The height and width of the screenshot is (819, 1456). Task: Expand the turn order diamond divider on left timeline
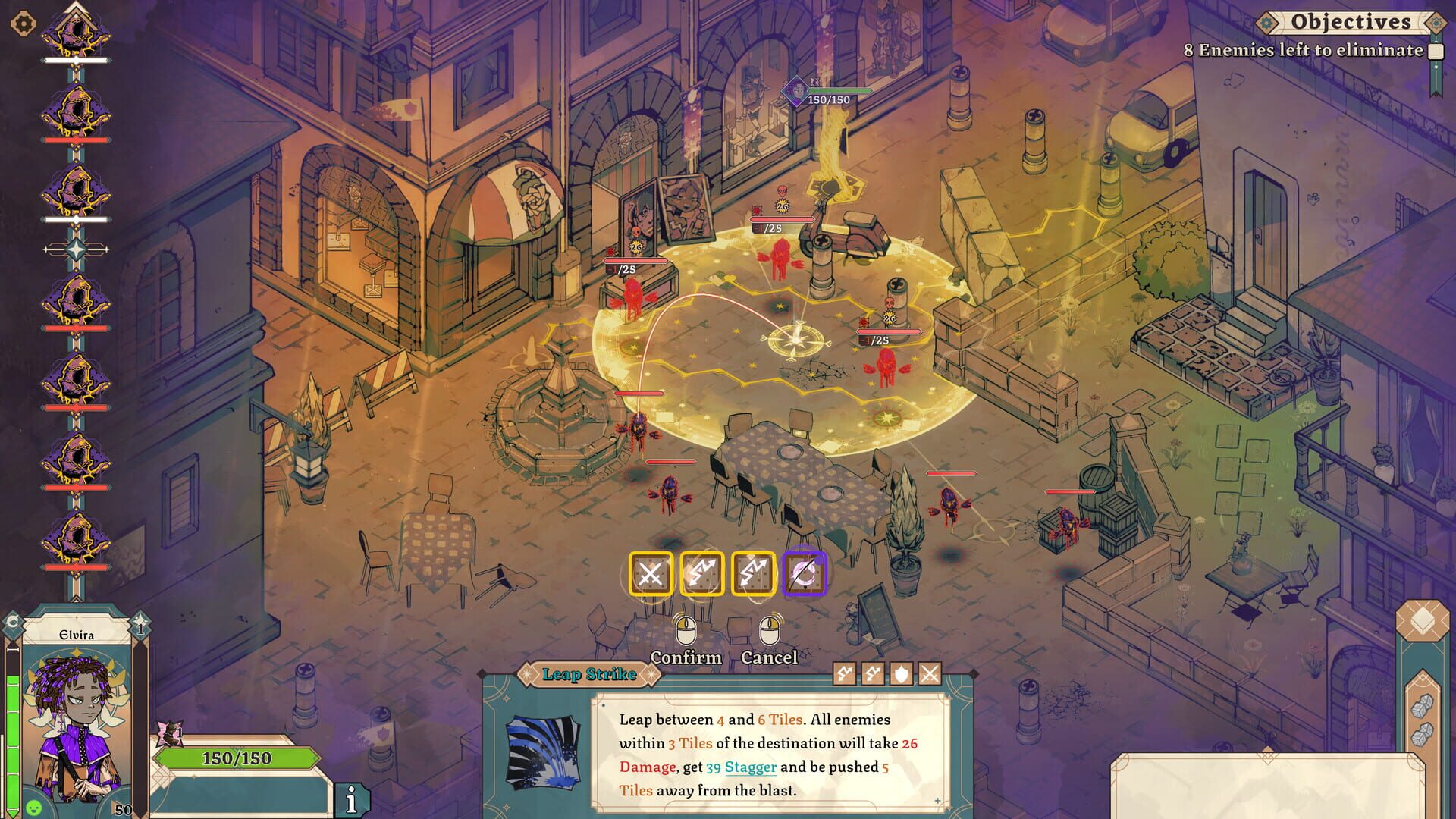point(76,250)
